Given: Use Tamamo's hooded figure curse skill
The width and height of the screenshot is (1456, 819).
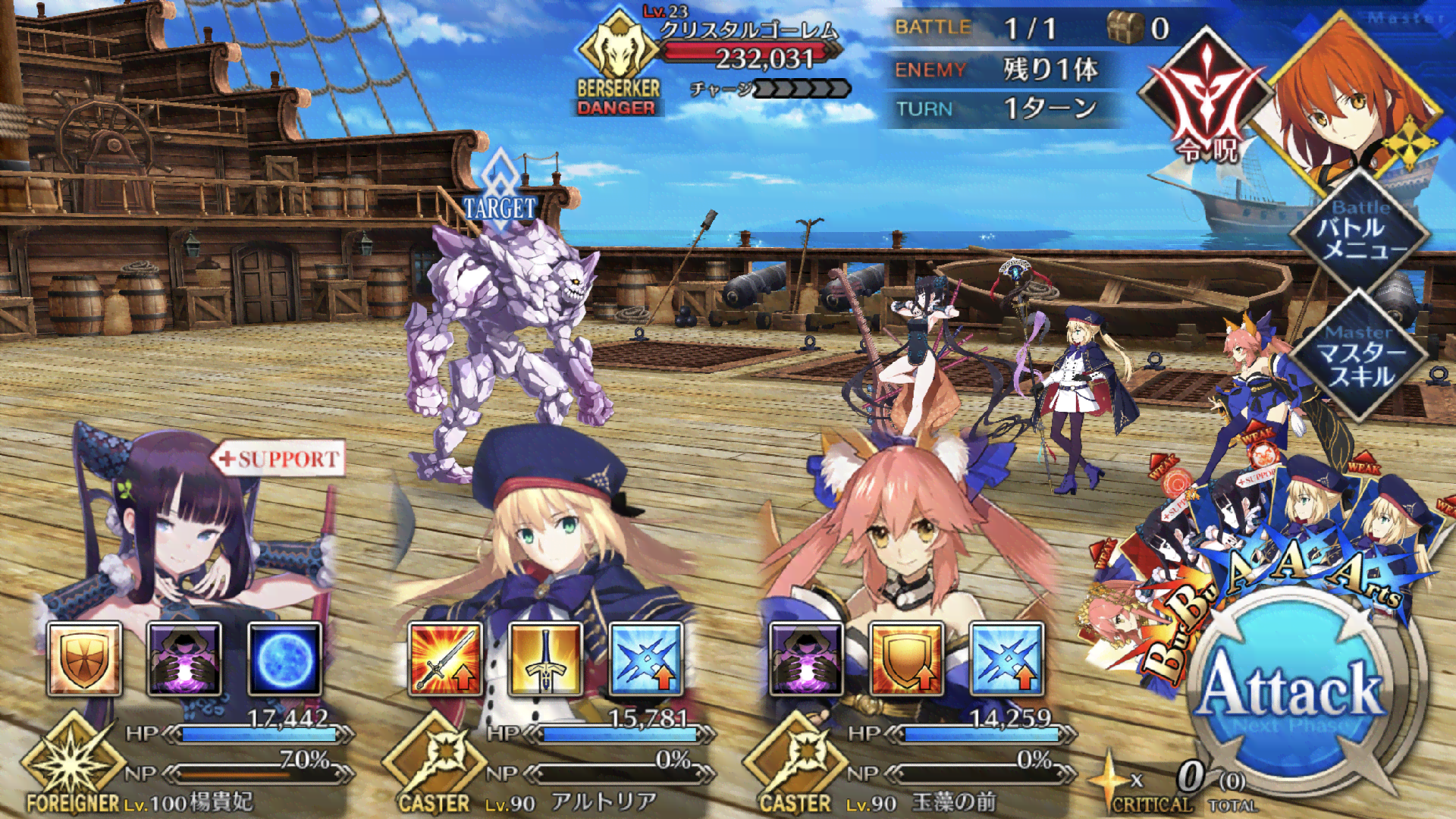Looking at the screenshot, I should coord(806,659).
